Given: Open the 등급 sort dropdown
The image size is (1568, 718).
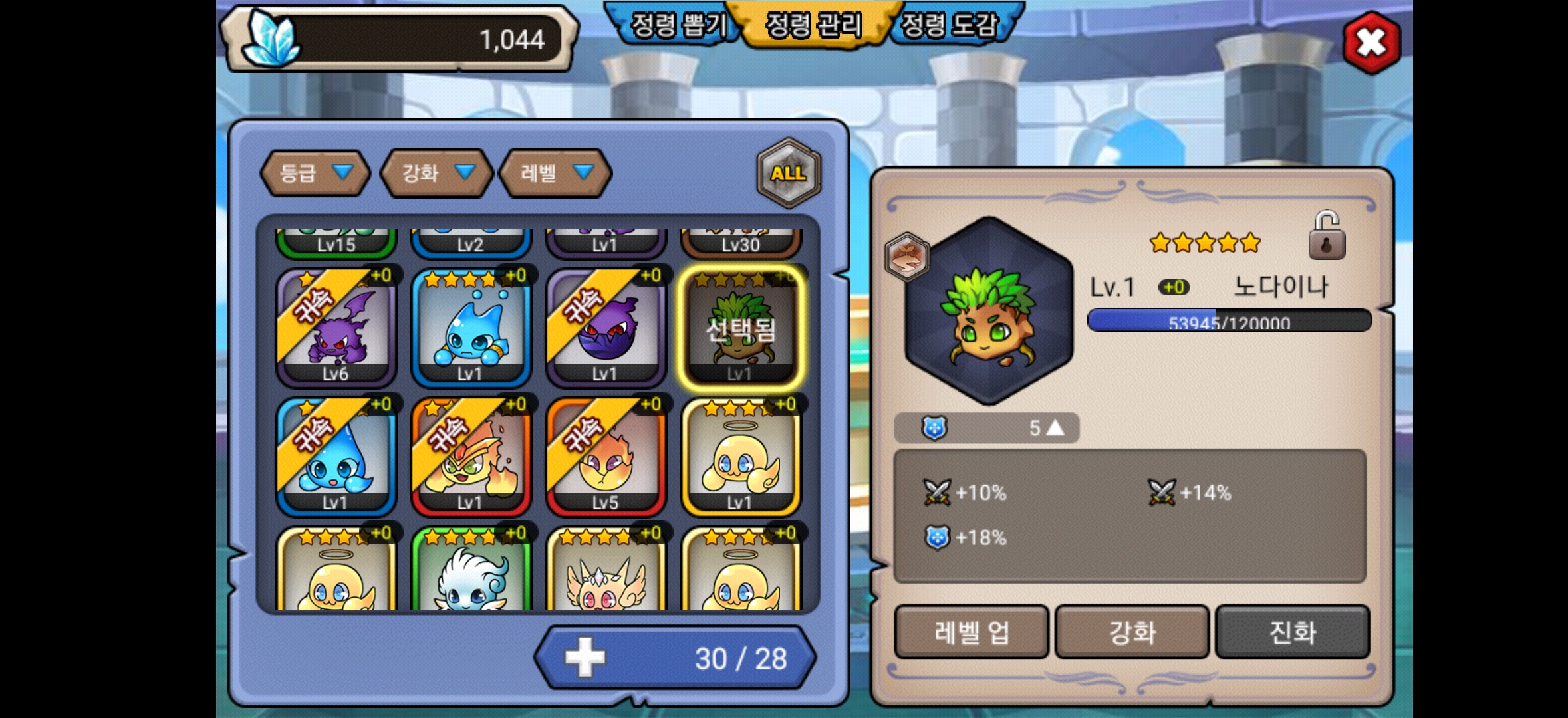Looking at the screenshot, I should click(x=315, y=174).
